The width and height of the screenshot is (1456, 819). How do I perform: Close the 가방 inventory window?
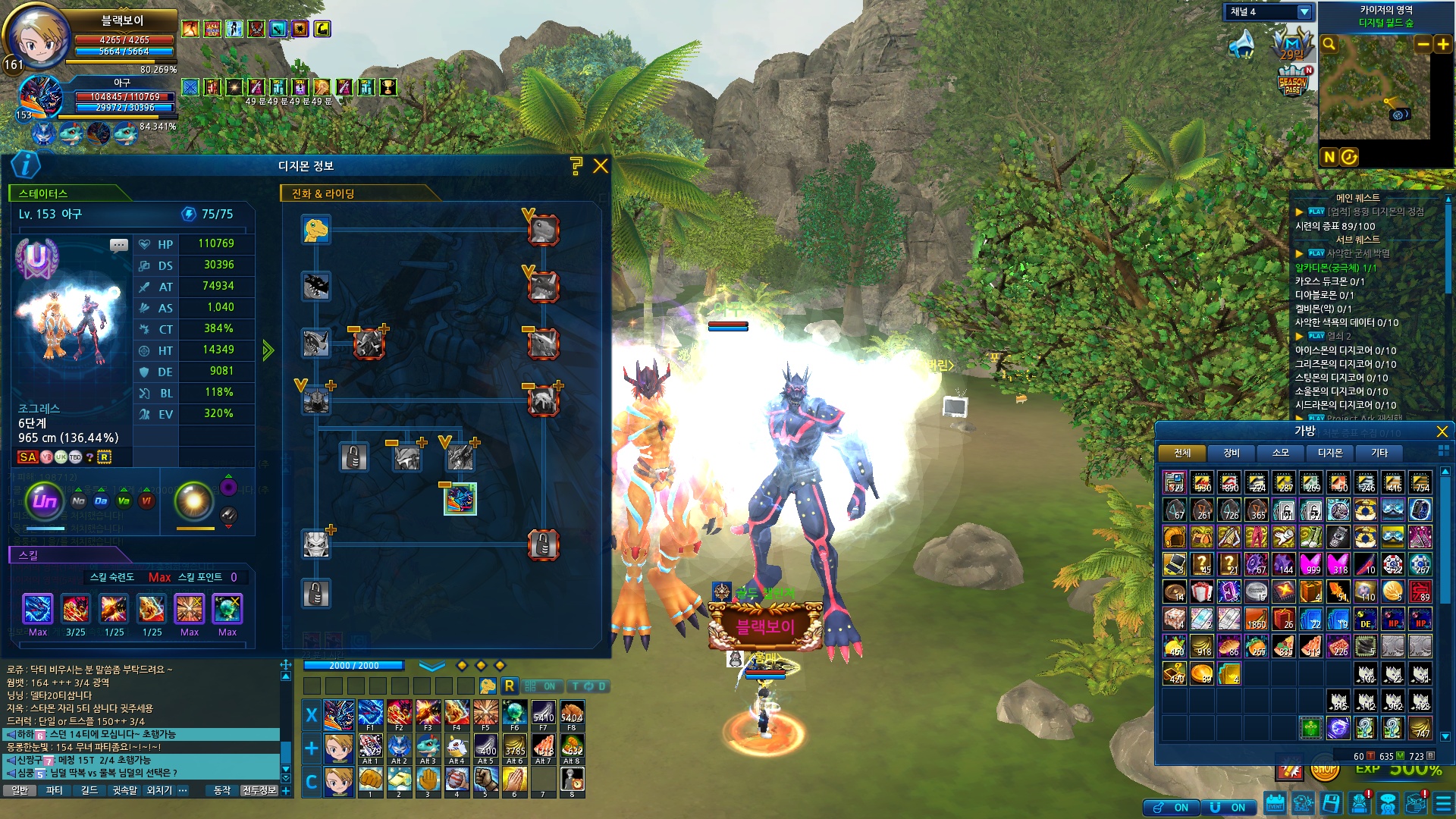pyautogui.click(x=1442, y=431)
